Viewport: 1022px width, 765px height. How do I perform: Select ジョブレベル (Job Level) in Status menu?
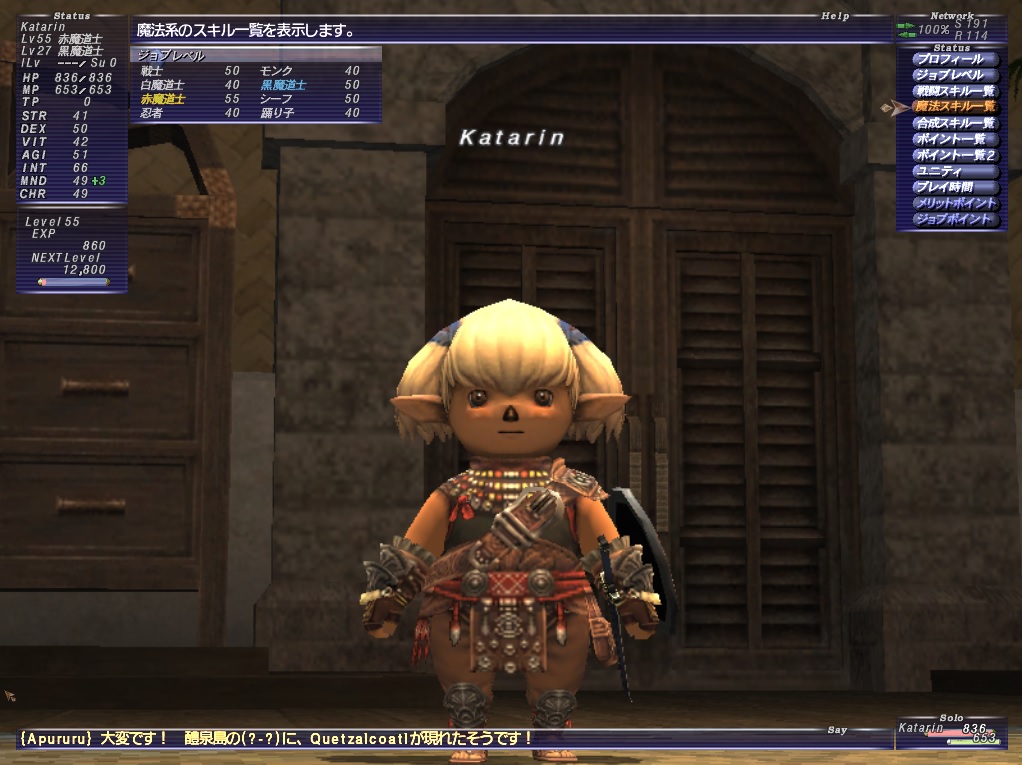[x=949, y=75]
